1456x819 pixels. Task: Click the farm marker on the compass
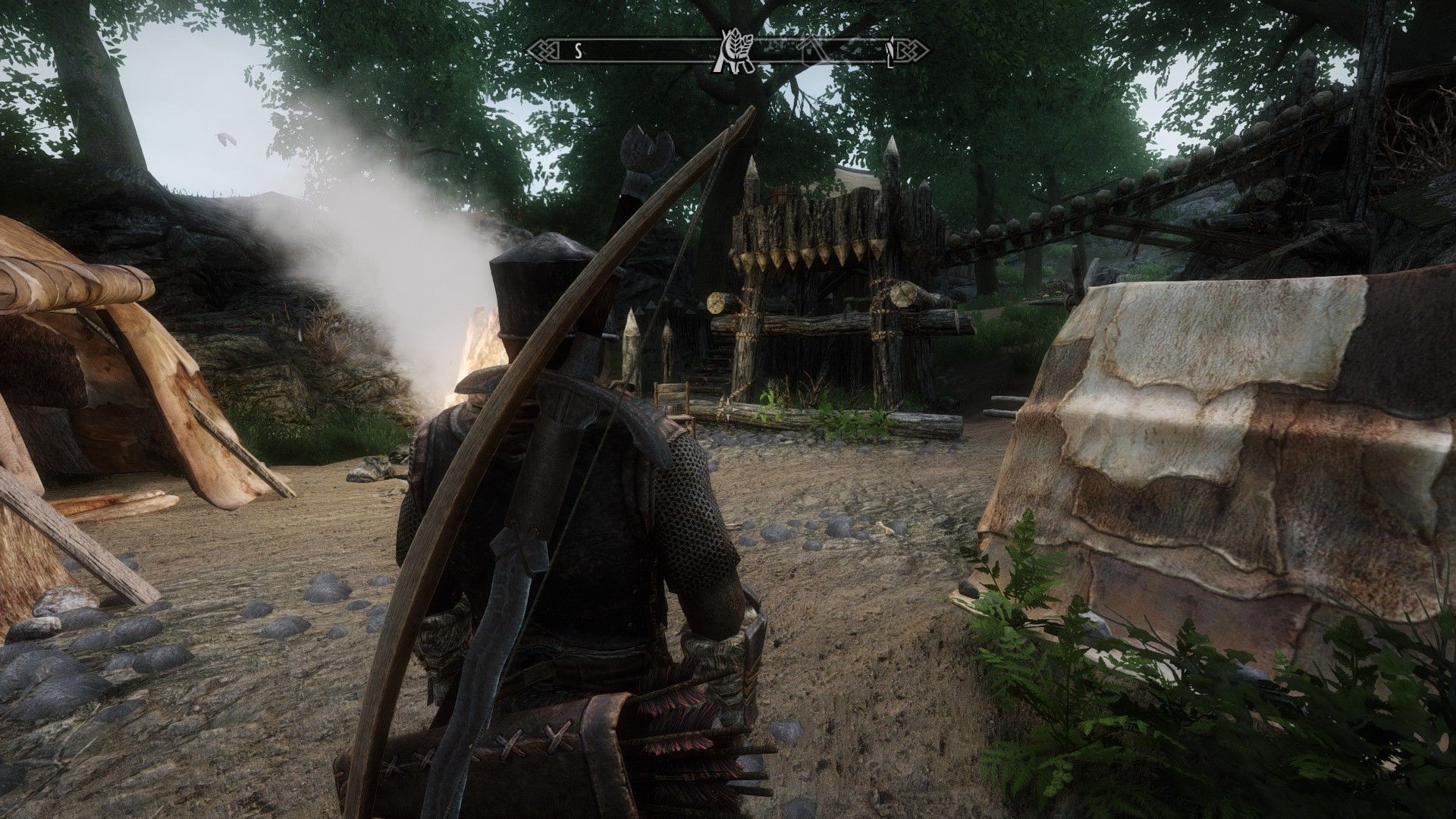731,52
